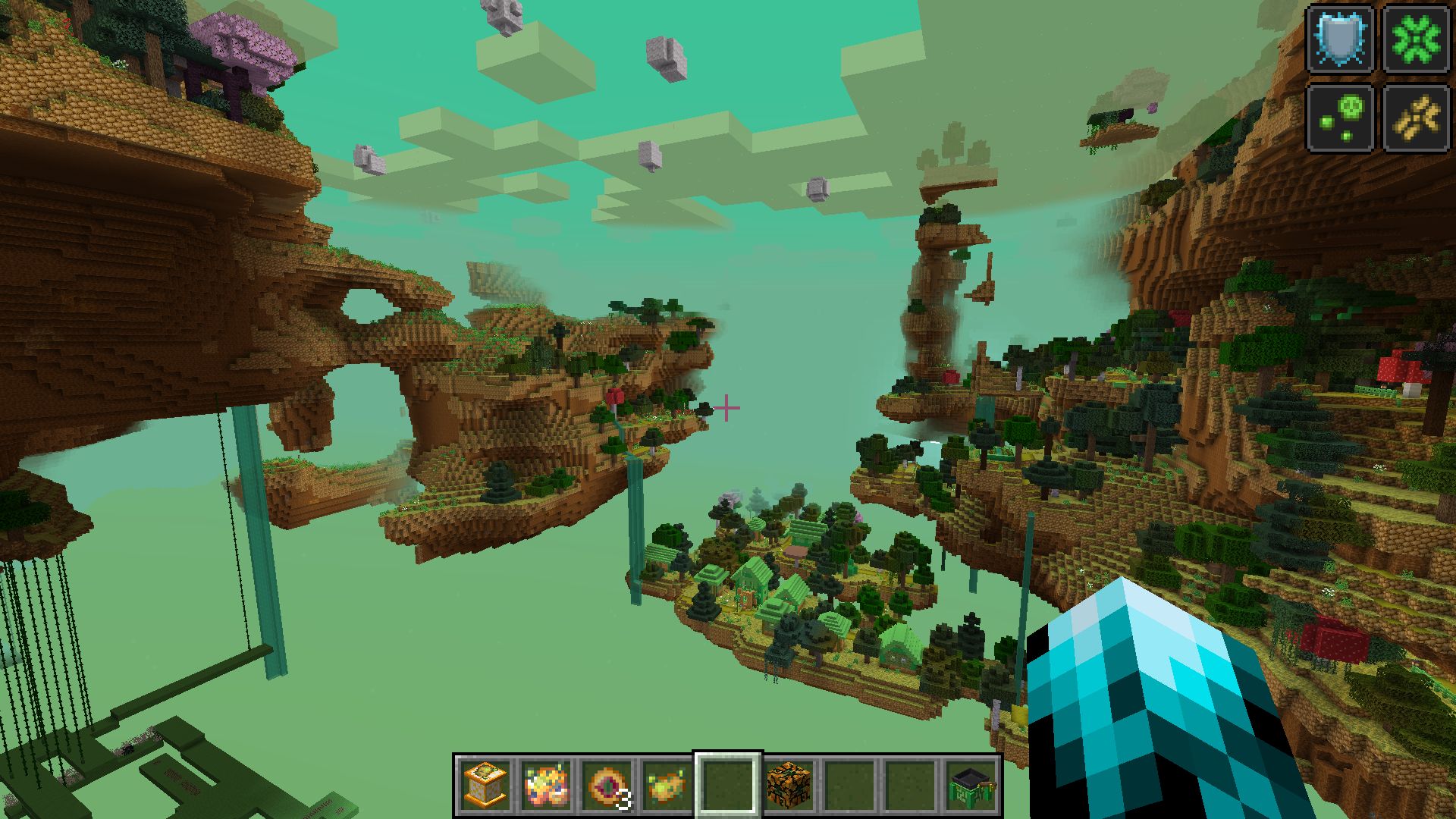Choose the cracked orange block hotbar slot
The width and height of the screenshot is (1456, 819).
pos(789,784)
